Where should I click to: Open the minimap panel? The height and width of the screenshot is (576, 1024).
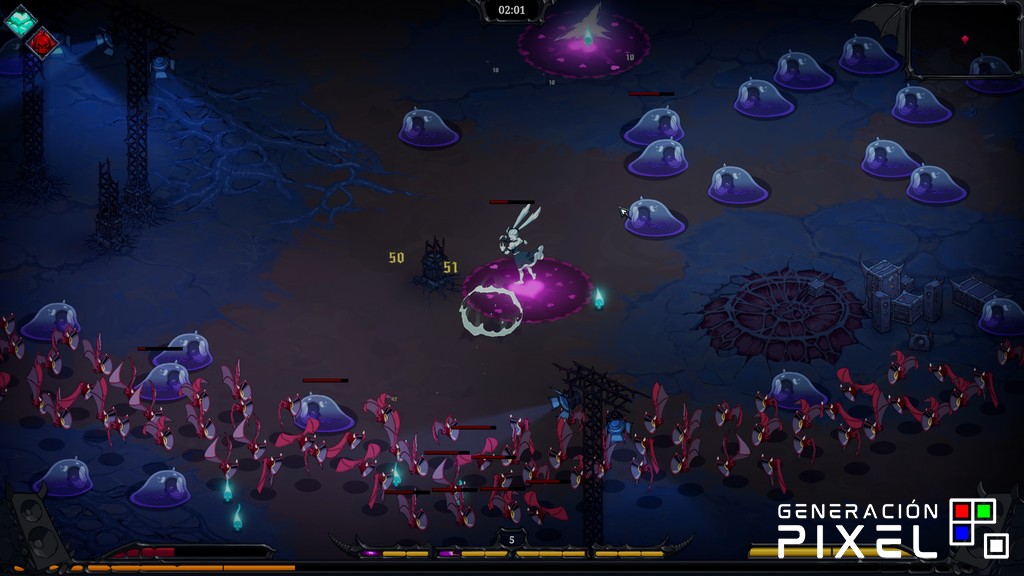[x=963, y=38]
